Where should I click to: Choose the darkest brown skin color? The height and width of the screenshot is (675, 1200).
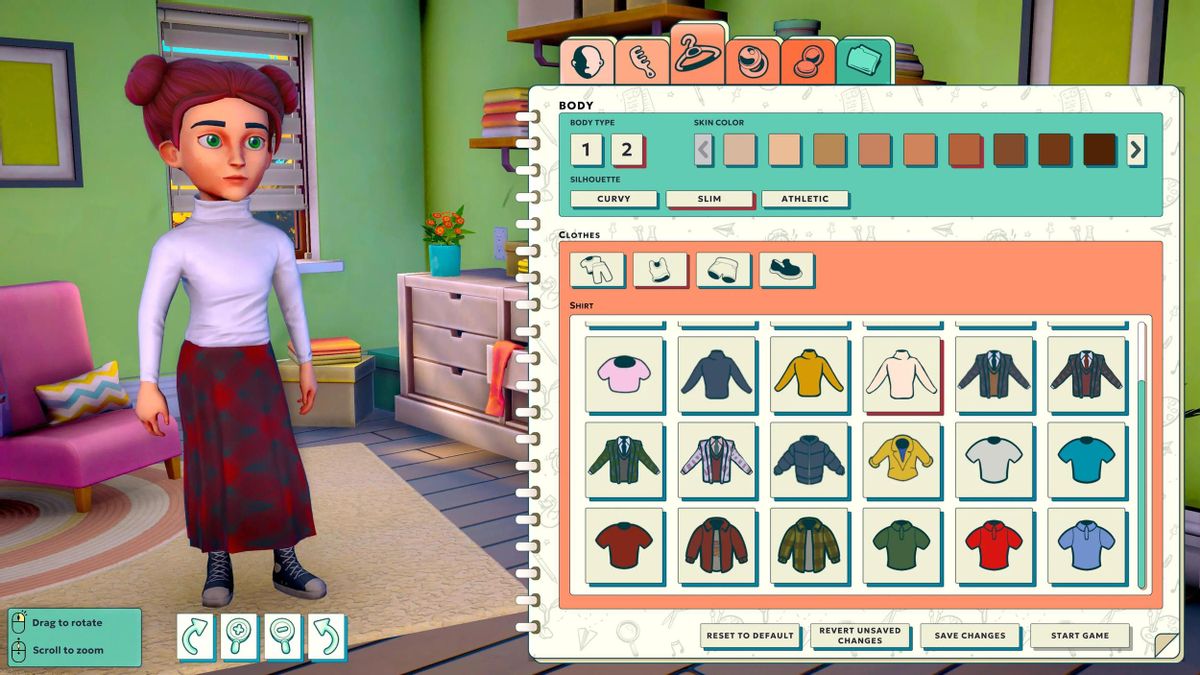point(1100,150)
